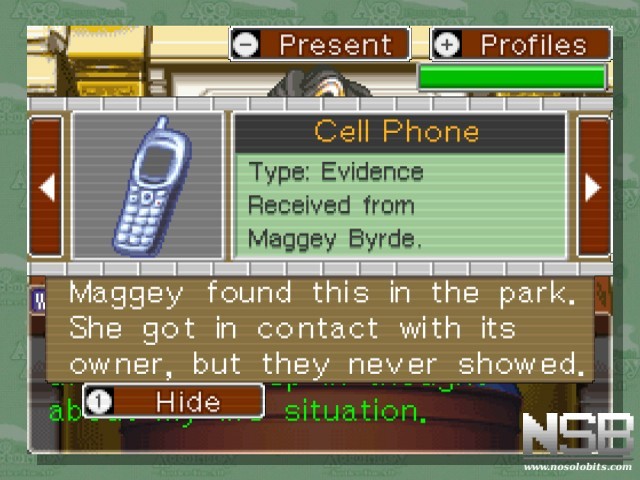Hide the court record panel
This screenshot has width=640, height=480.
coord(173,401)
